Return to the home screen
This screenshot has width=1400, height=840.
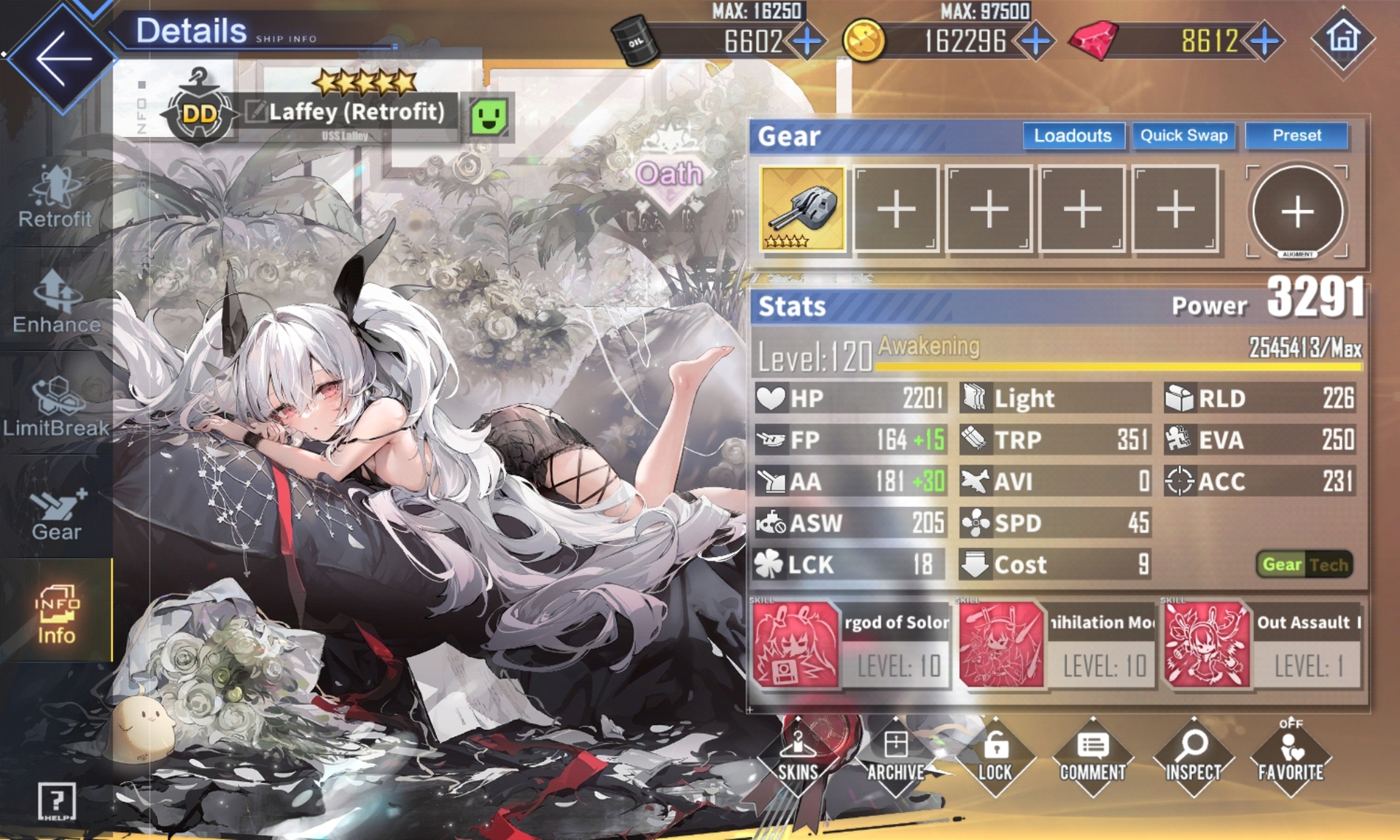[x=1343, y=38]
